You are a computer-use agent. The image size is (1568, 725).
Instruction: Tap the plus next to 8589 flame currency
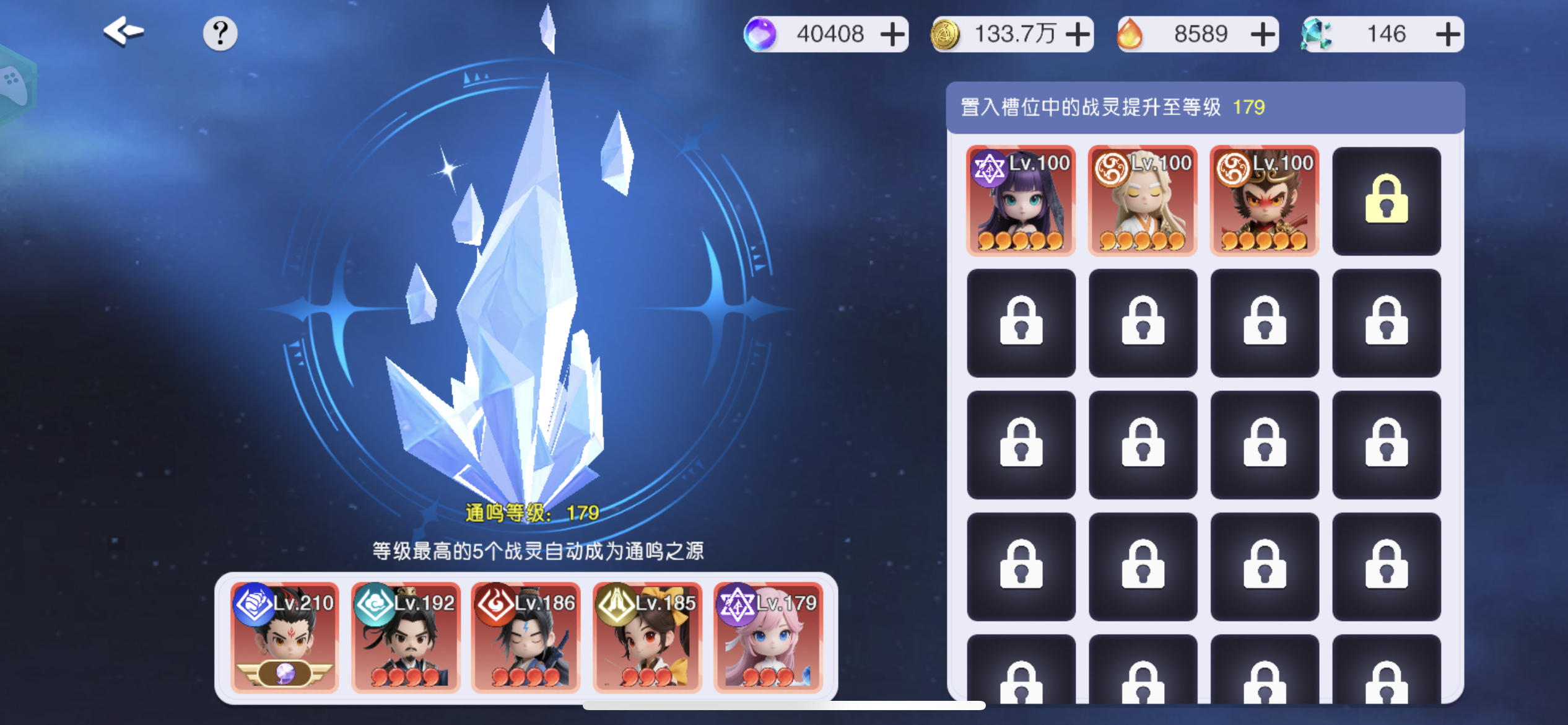point(1263,34)
